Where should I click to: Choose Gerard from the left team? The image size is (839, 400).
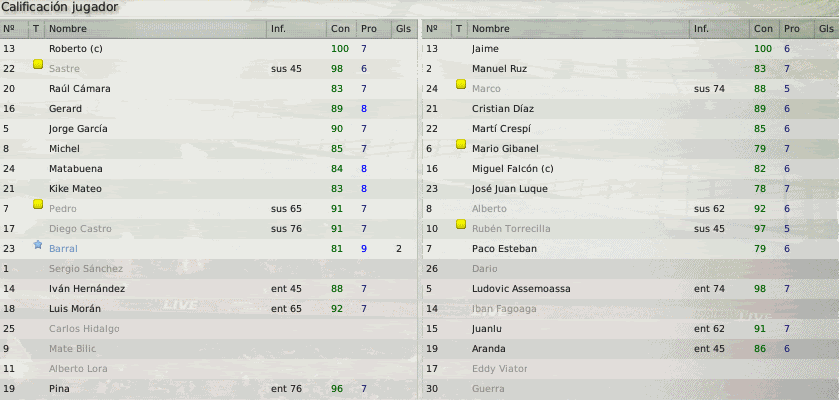point(65,109)
